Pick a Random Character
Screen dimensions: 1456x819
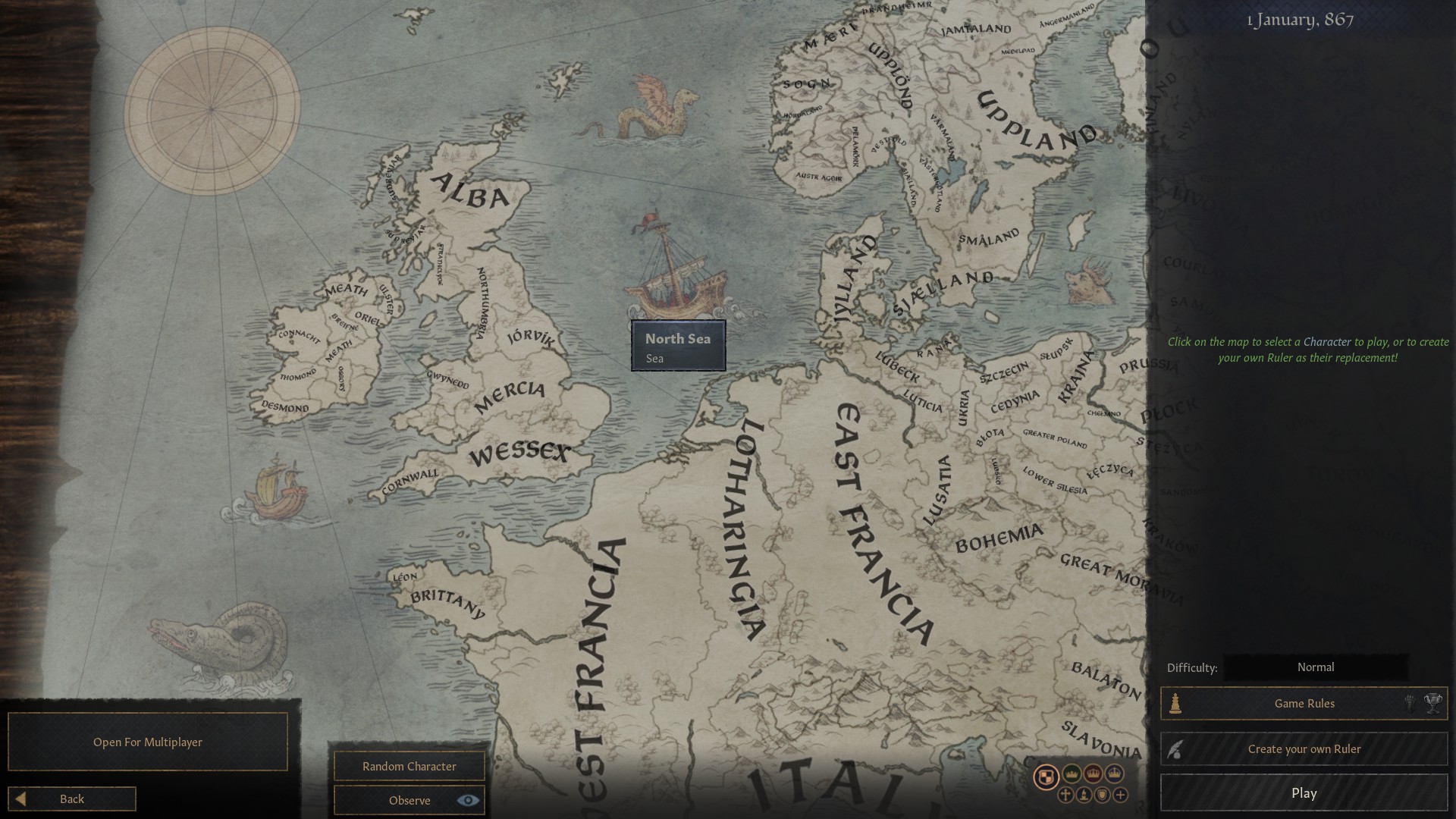click(408, 766)
